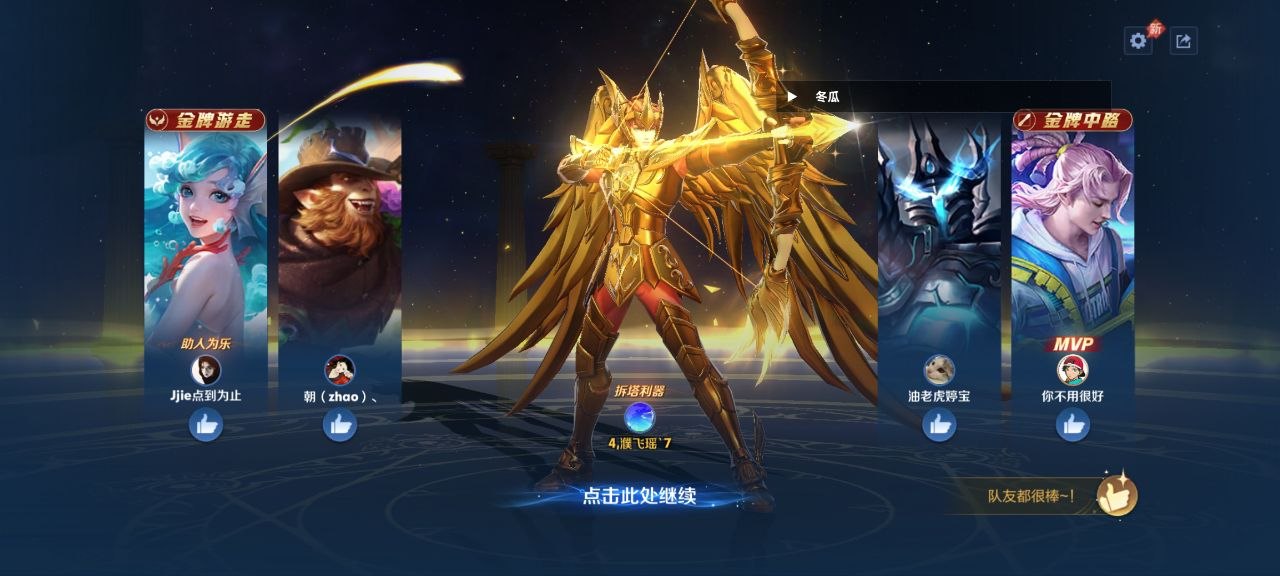1280x576 pixels.
Task: Click the play arrow beside 冬瓜
Action: click(x=792, y=97)
